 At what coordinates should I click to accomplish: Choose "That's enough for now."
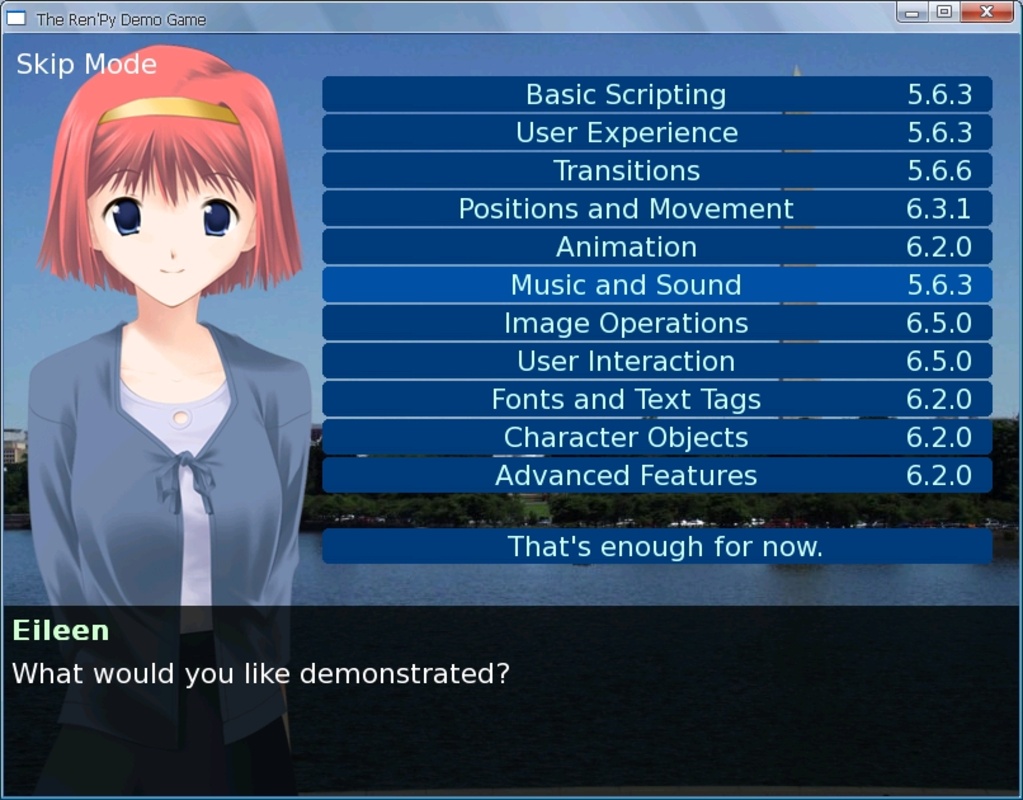coord(656,547)
